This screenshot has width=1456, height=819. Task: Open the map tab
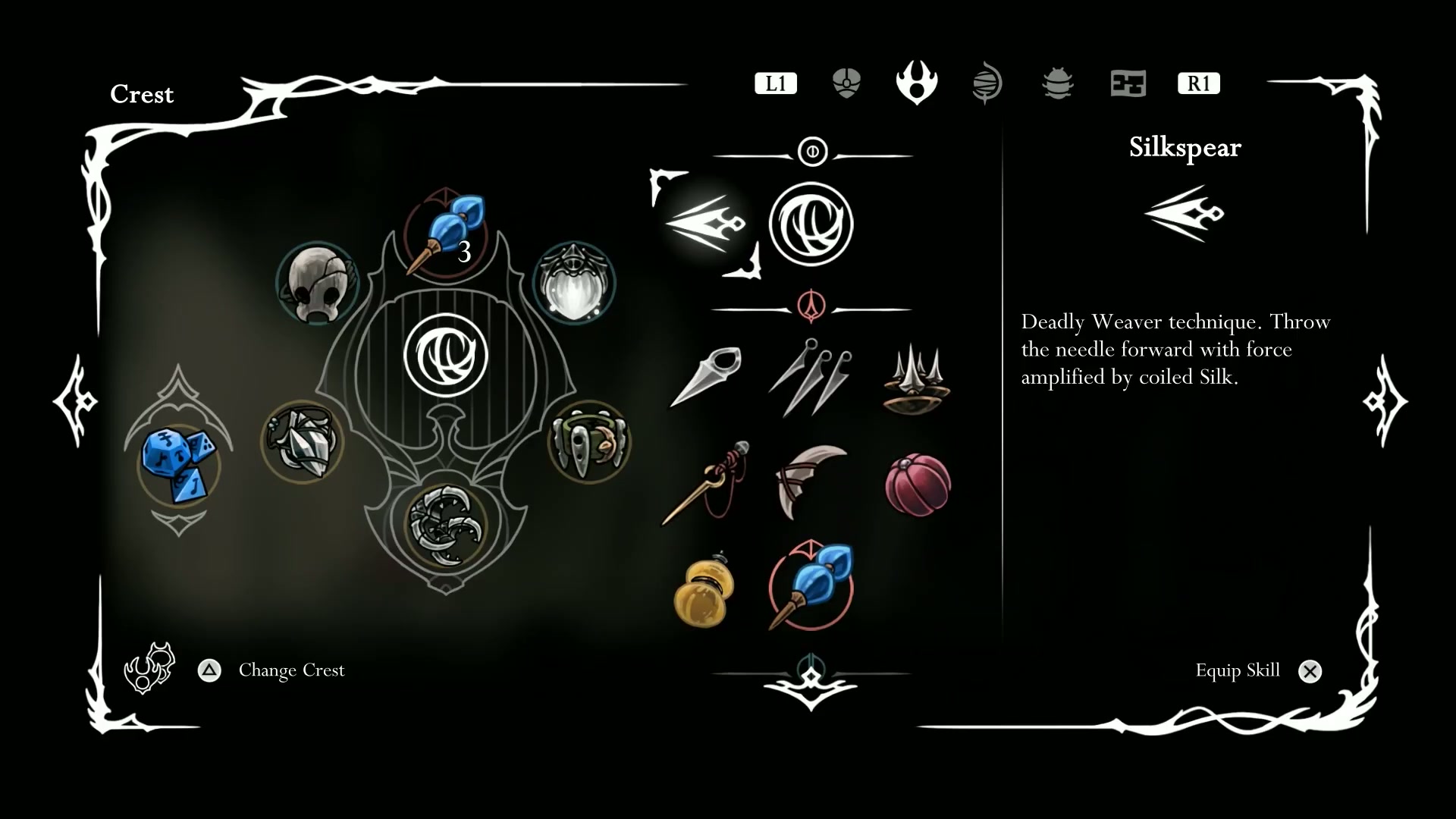pos(1128,83)
